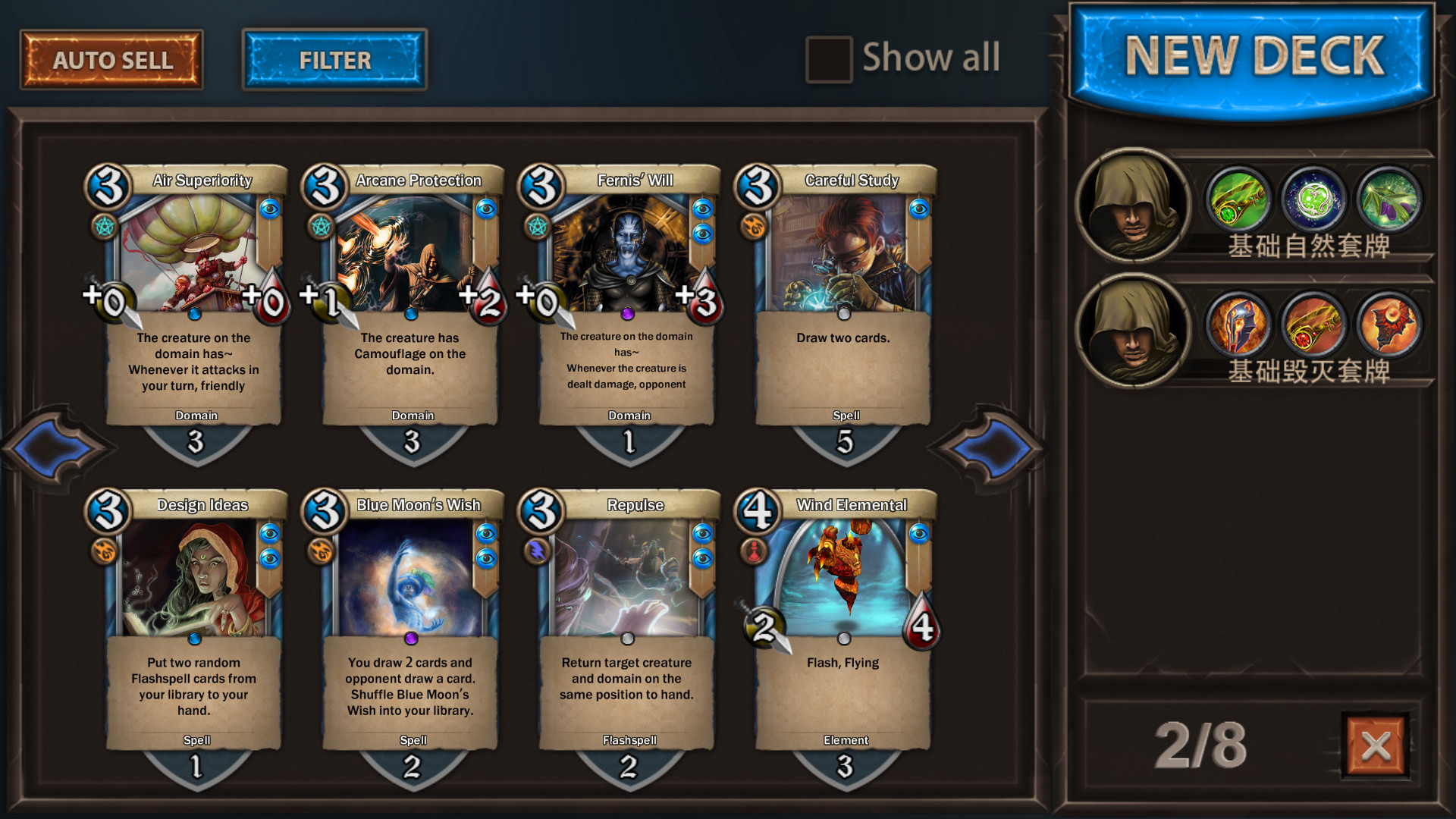Open the 基础毁灭套牌 deck

(x=1253, y=332)
